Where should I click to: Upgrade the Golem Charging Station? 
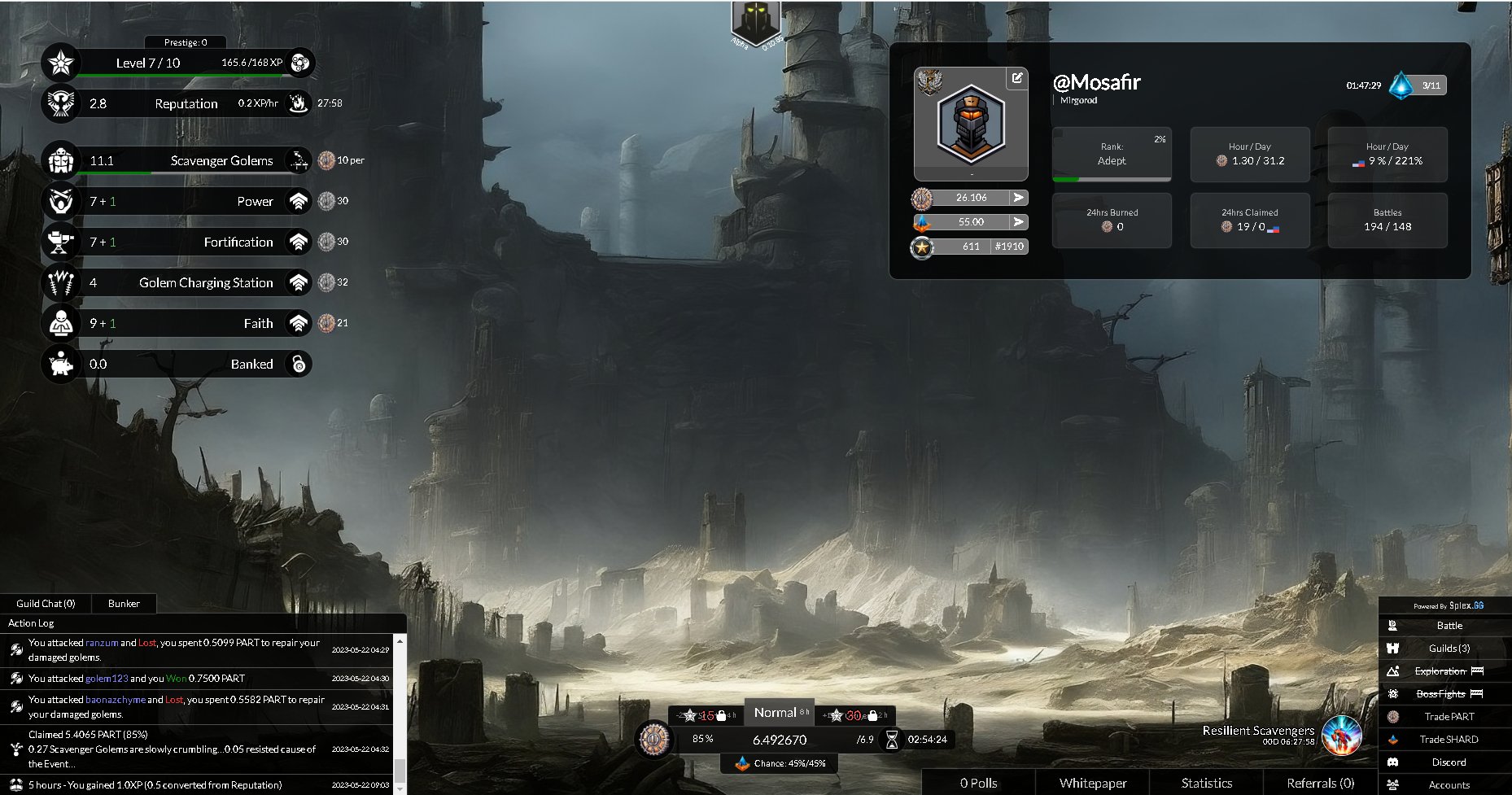tap(299, 283)
